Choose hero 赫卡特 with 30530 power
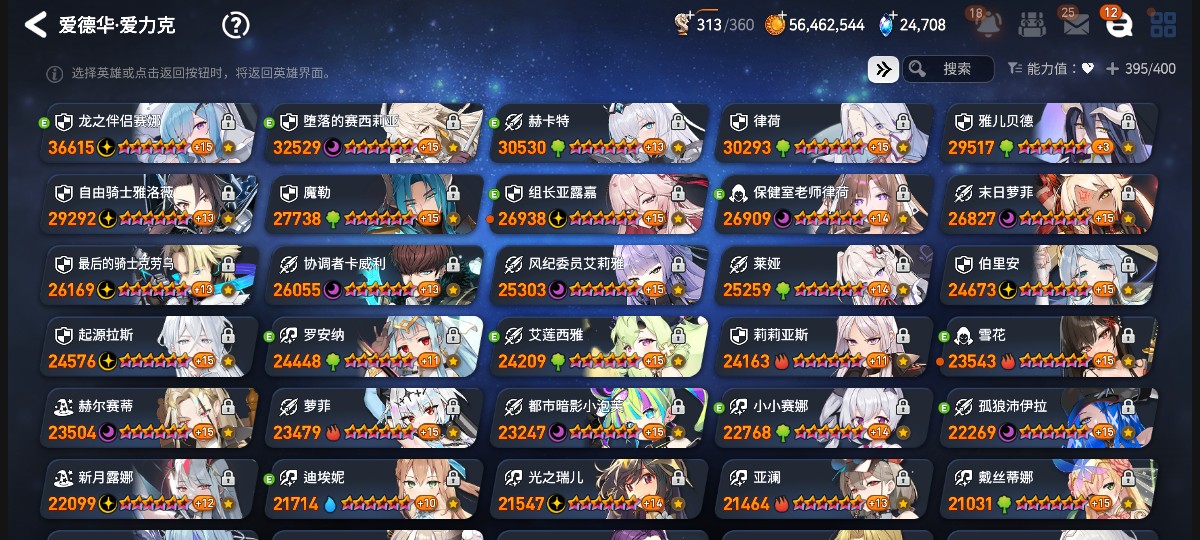Viewport: 1200px width, 540px height. tap(600, 133)
